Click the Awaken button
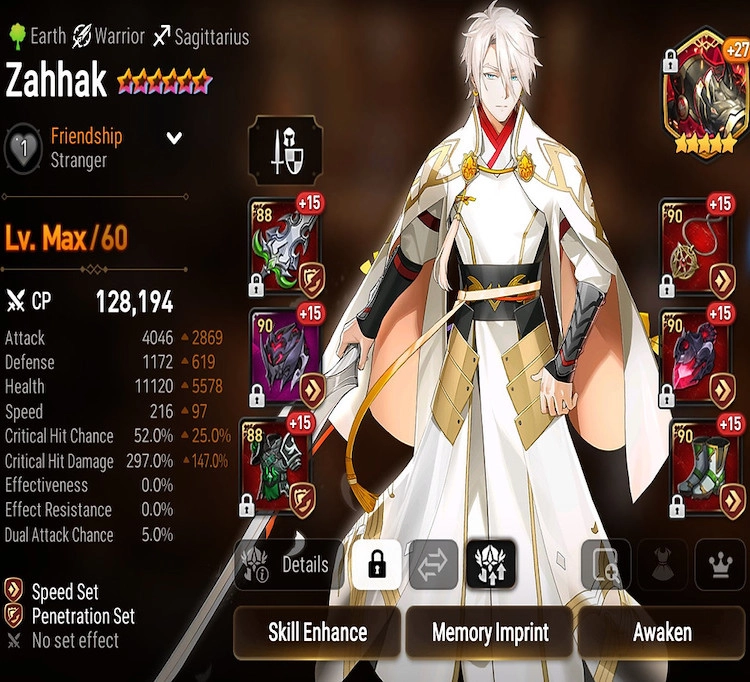Image resolution: width=750 pixels, height=682 pixels. point(661,632)
